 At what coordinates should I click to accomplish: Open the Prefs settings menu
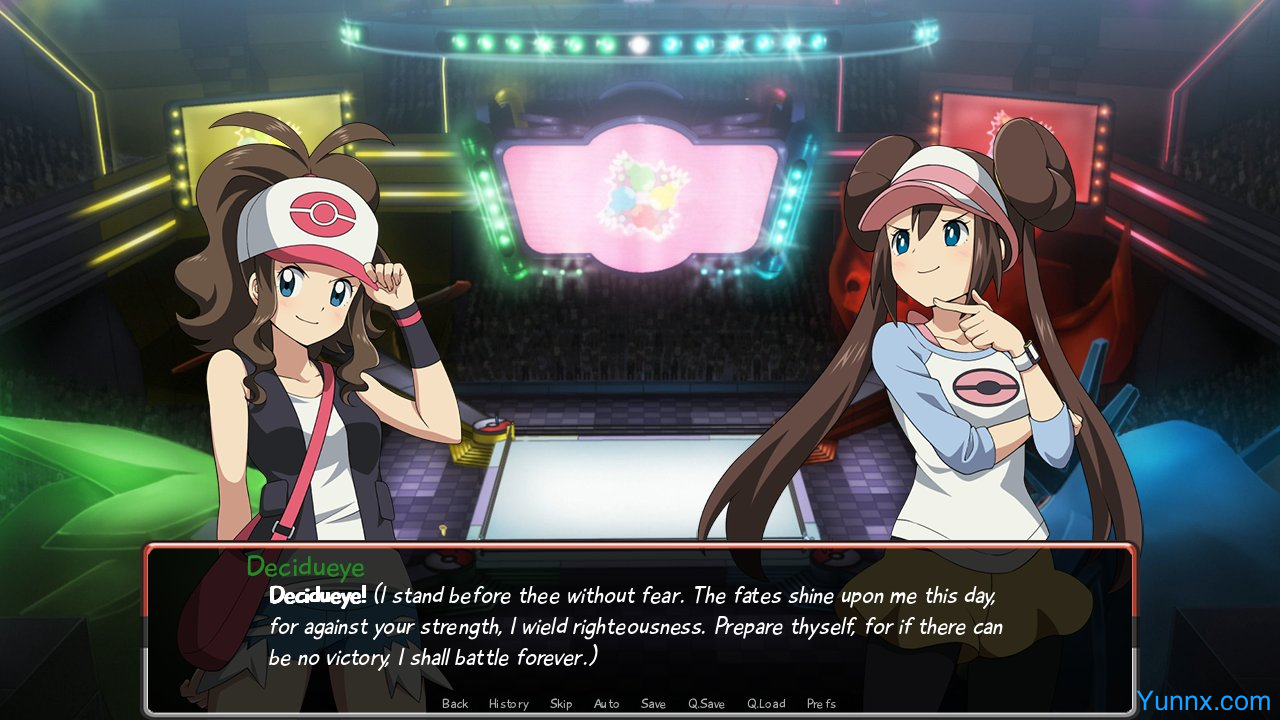821,704
